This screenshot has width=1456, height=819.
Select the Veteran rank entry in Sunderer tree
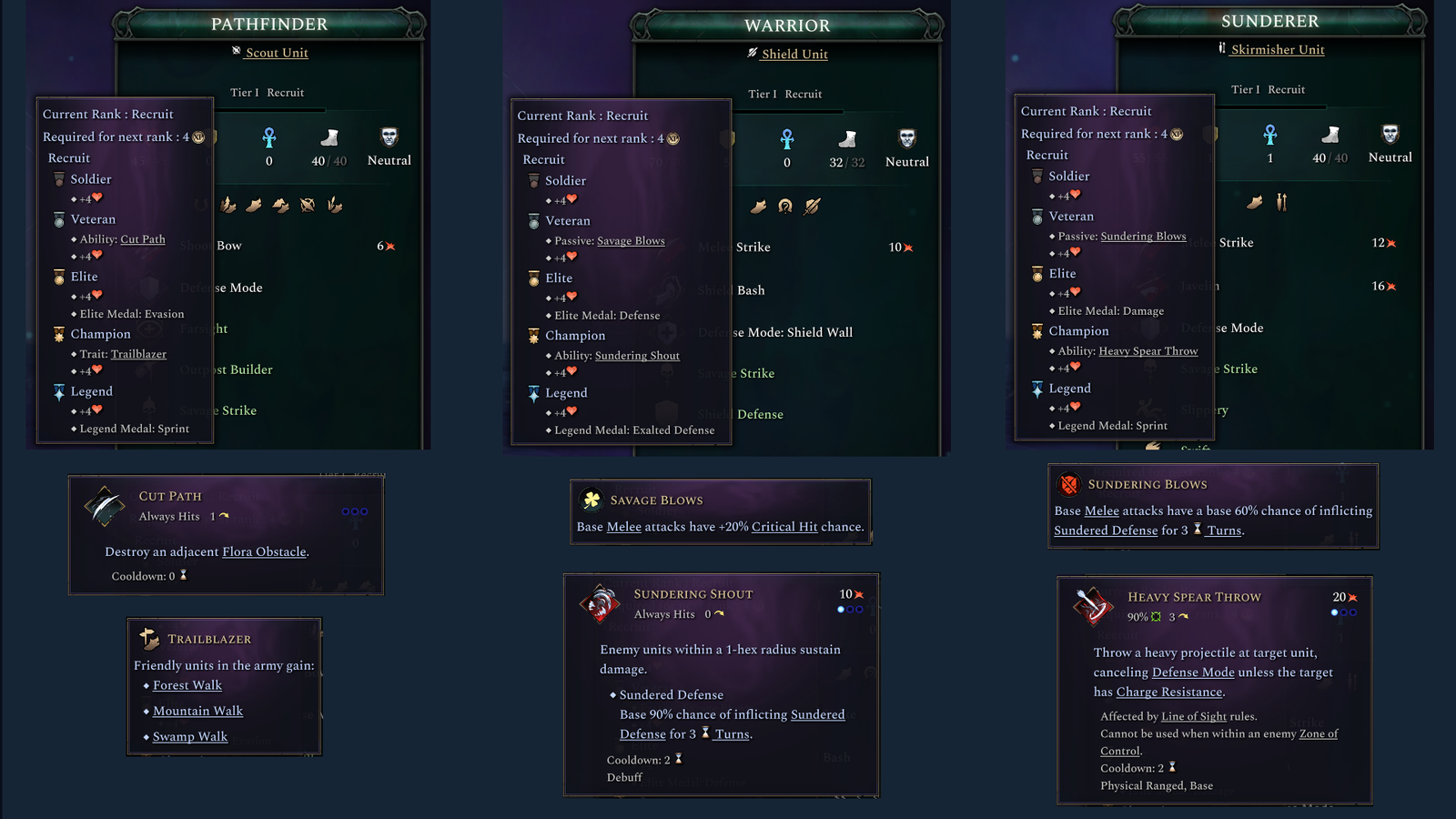1069,217
